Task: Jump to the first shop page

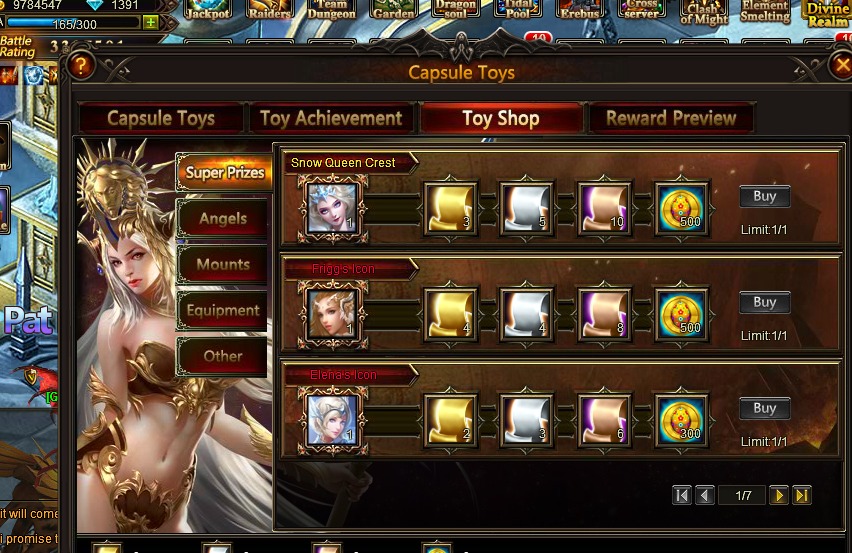Action: 682,495
